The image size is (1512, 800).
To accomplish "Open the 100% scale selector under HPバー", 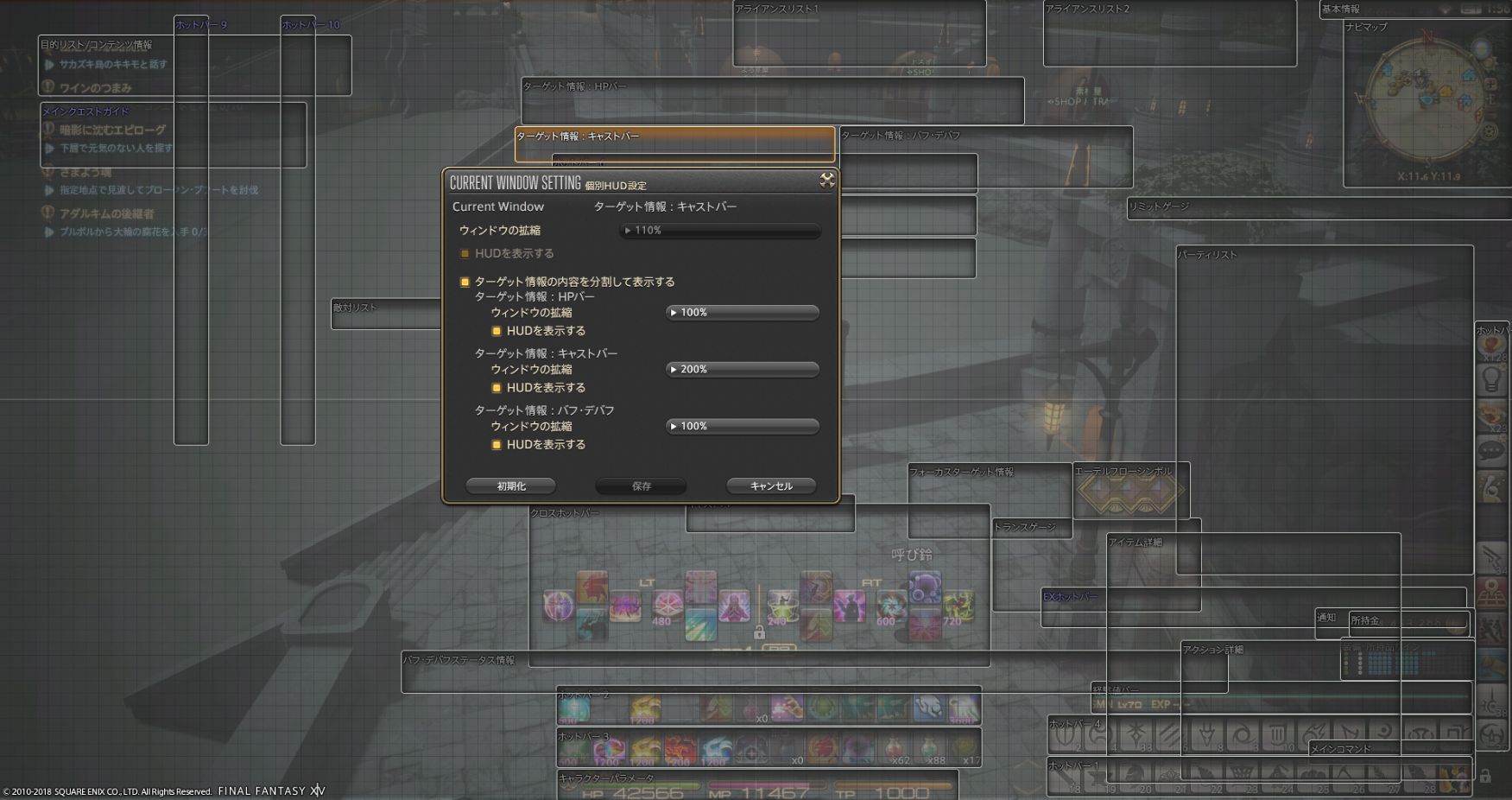I will [x=742, y=312].
